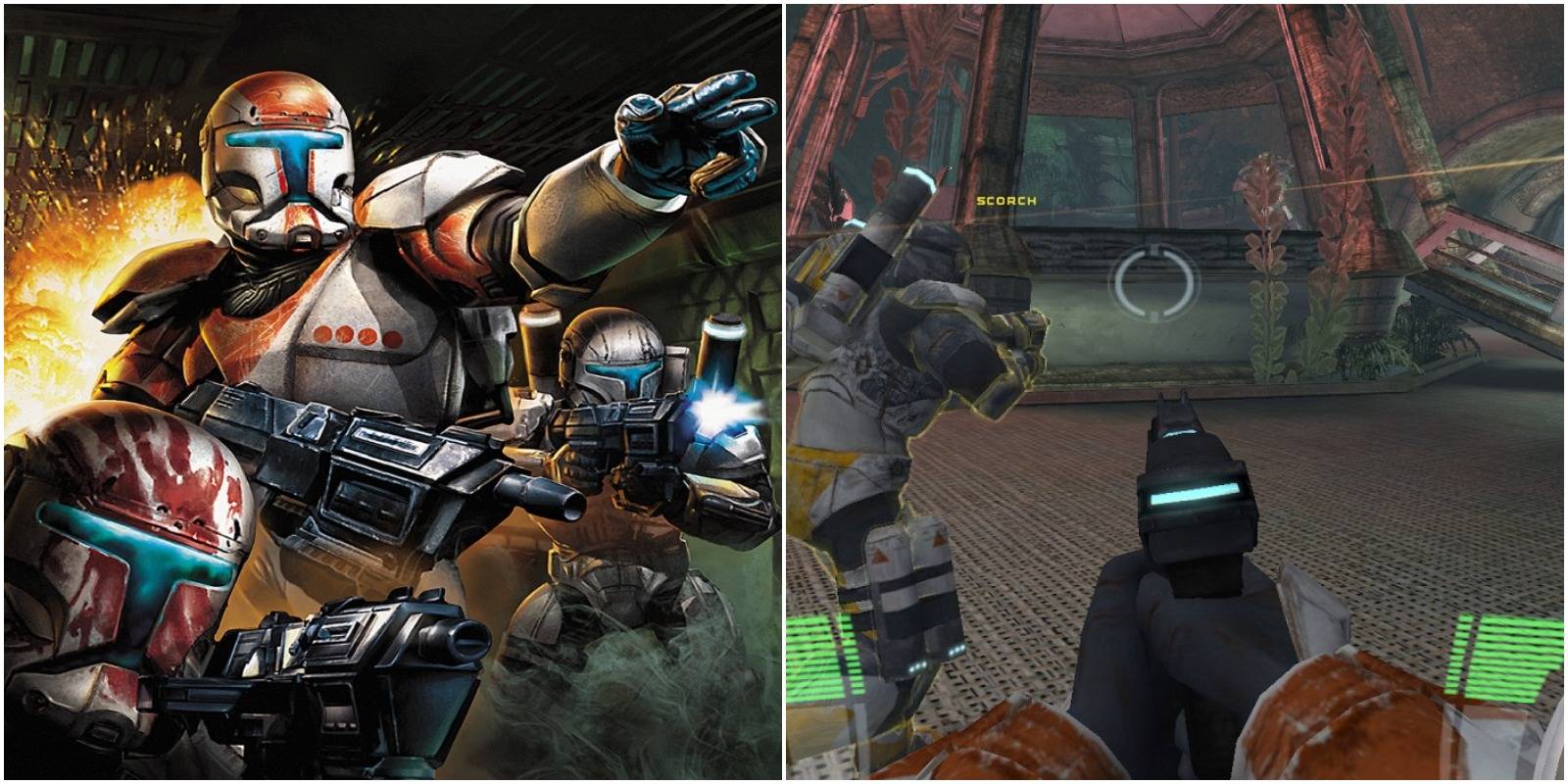Viewport: 1568px width, 784px height.
Task: Click the fallen beam structure on far right
Action: (1490, 265)
